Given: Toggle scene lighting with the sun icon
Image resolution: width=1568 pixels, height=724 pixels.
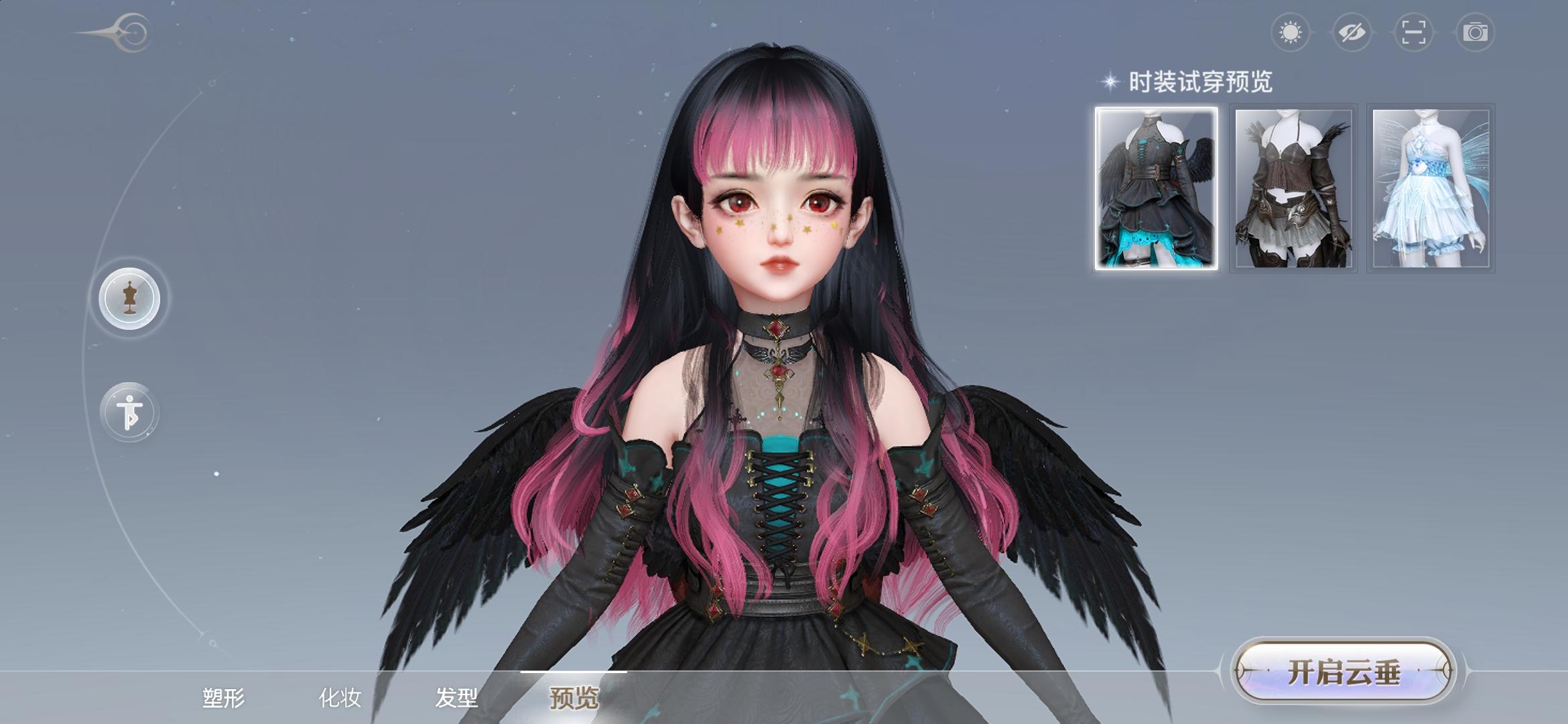Looking at the screenshot, I should (x=1291, y=32).
